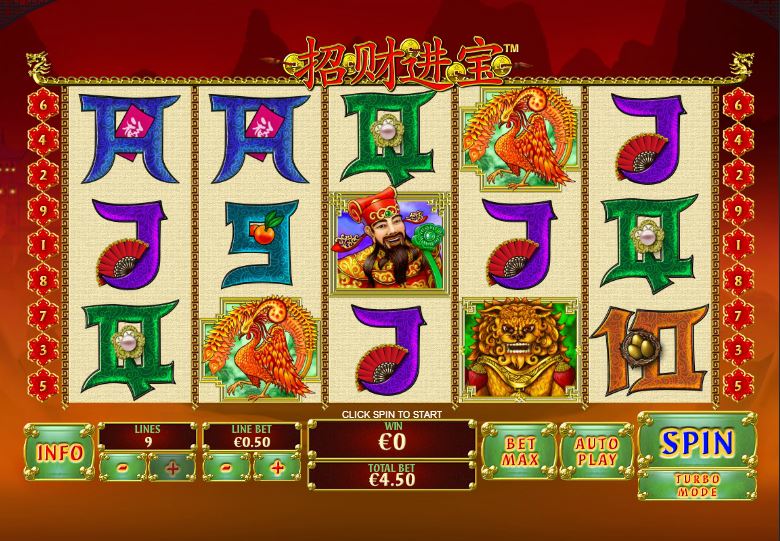Decrease the number of active lines
The width and height of the screenshot is (780, 541).
[122, 466]
